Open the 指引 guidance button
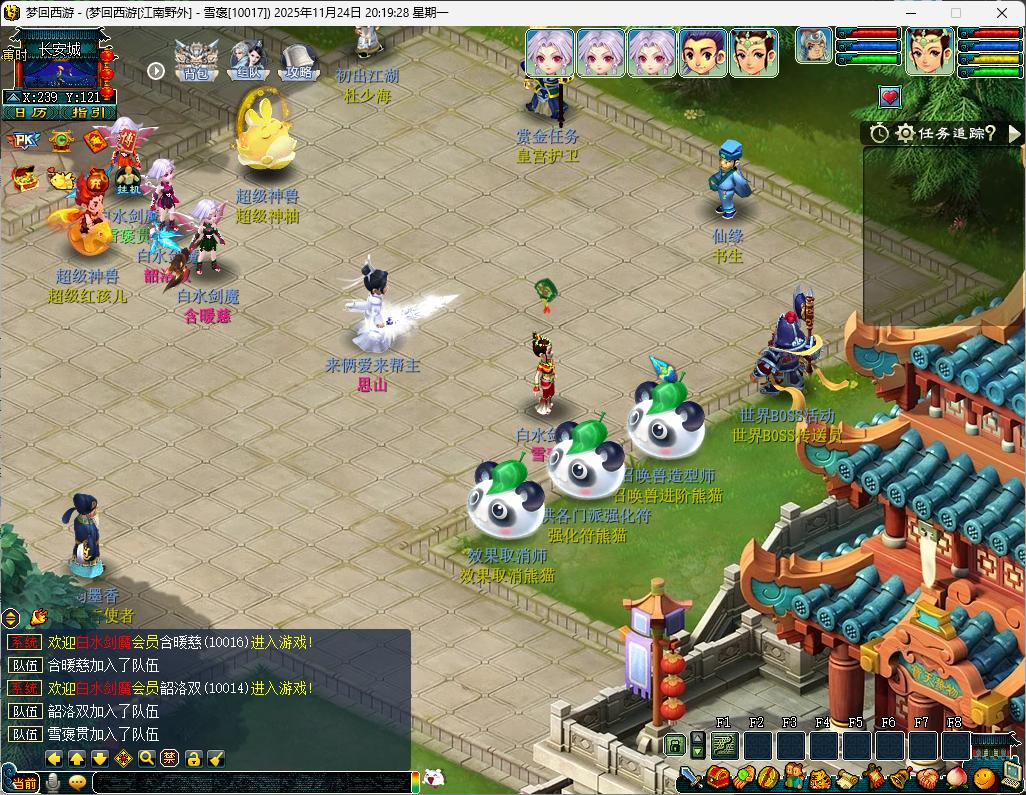The height and width of the screenshot is (795, 1026). tap(88, 113)
